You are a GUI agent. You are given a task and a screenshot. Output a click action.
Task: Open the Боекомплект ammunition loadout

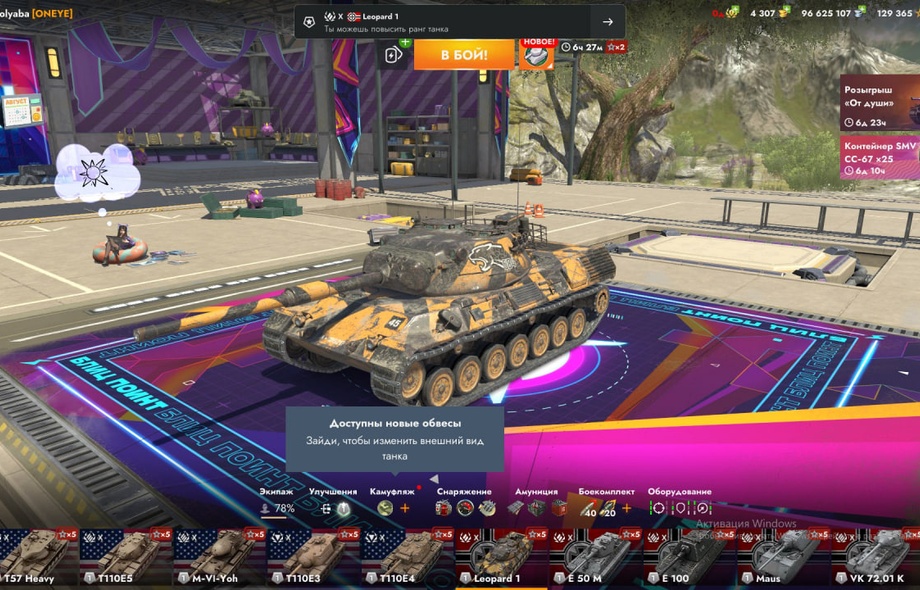tap(606, 508)
